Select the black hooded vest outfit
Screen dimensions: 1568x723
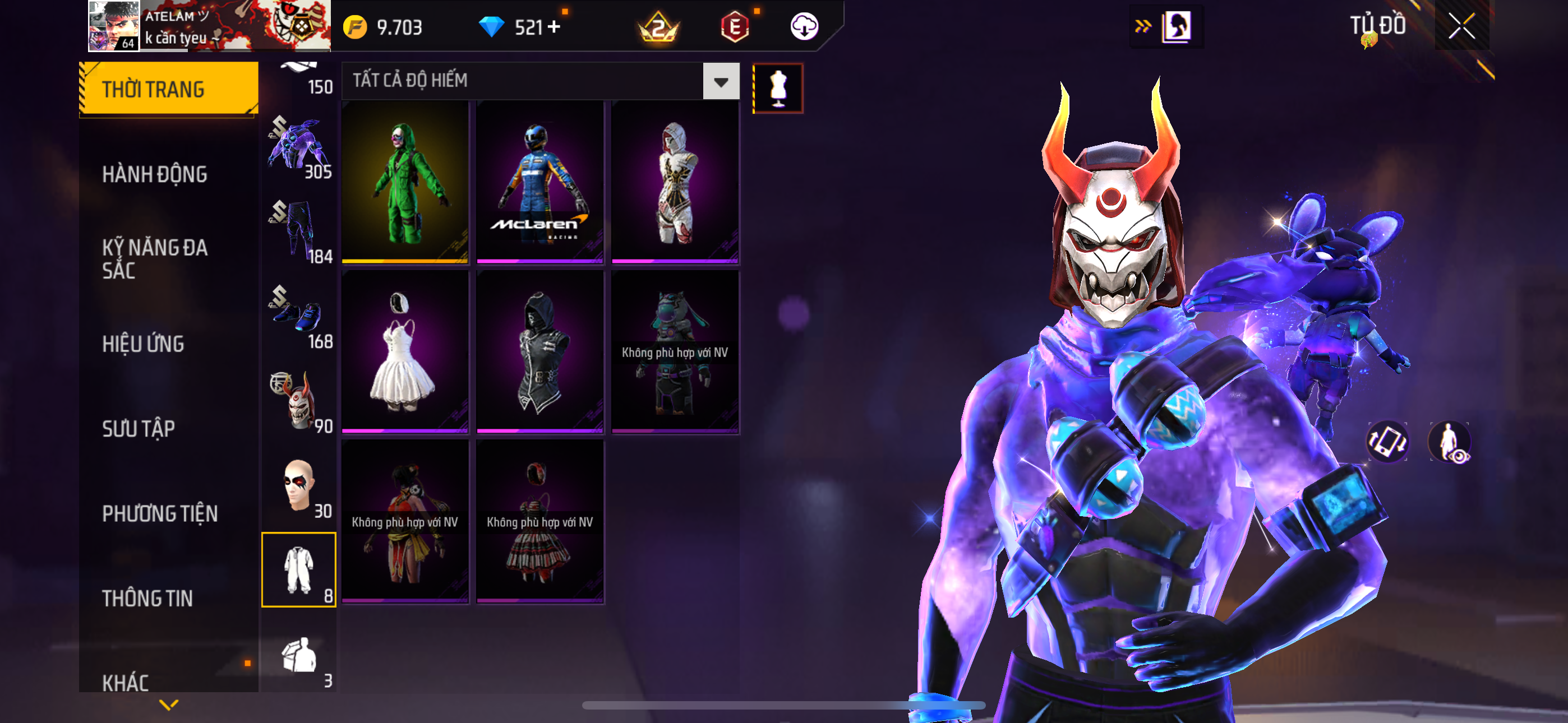point(540,352)
